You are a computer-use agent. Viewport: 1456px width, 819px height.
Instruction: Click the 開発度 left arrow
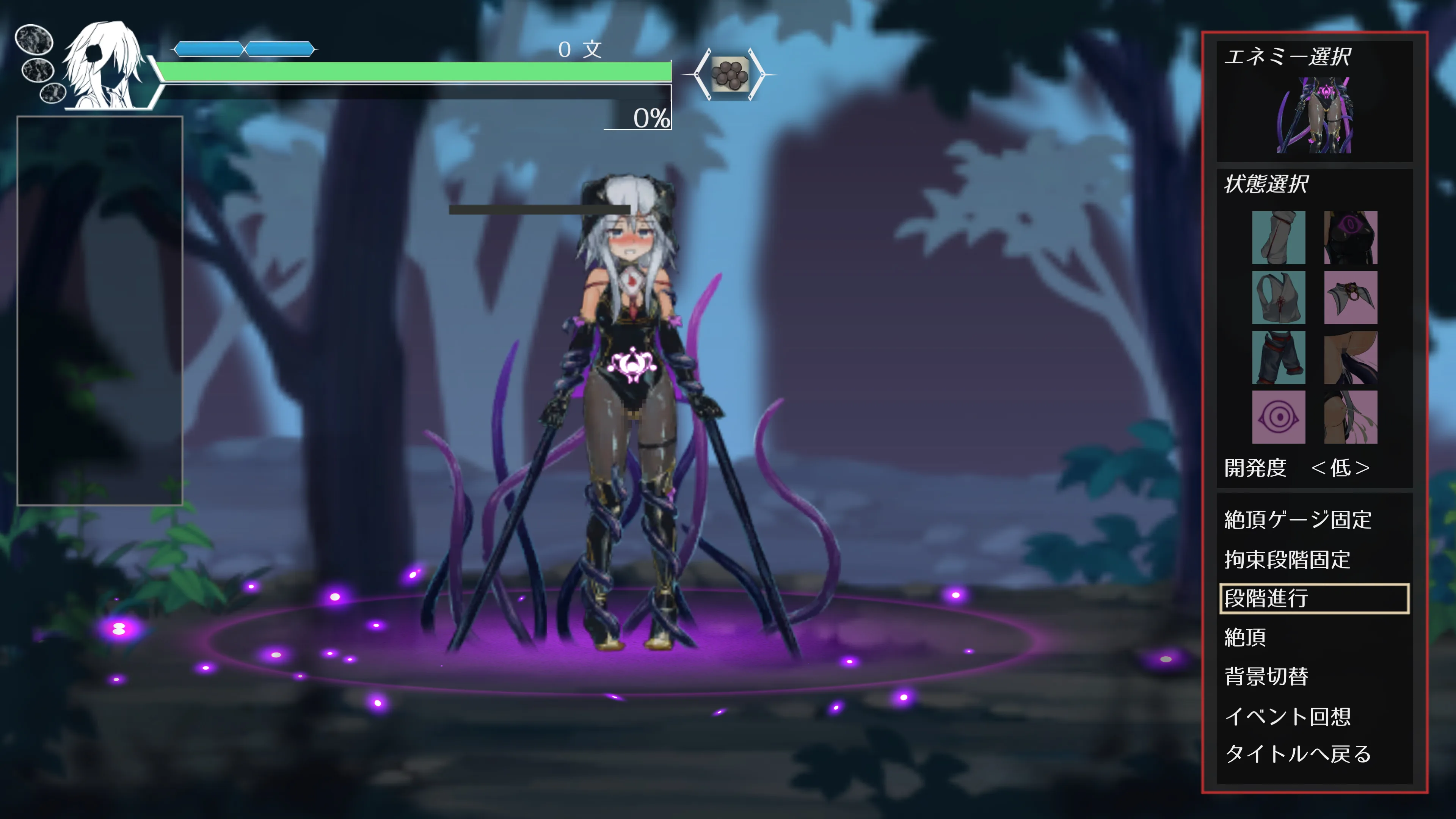click(x=1319, y=468)
